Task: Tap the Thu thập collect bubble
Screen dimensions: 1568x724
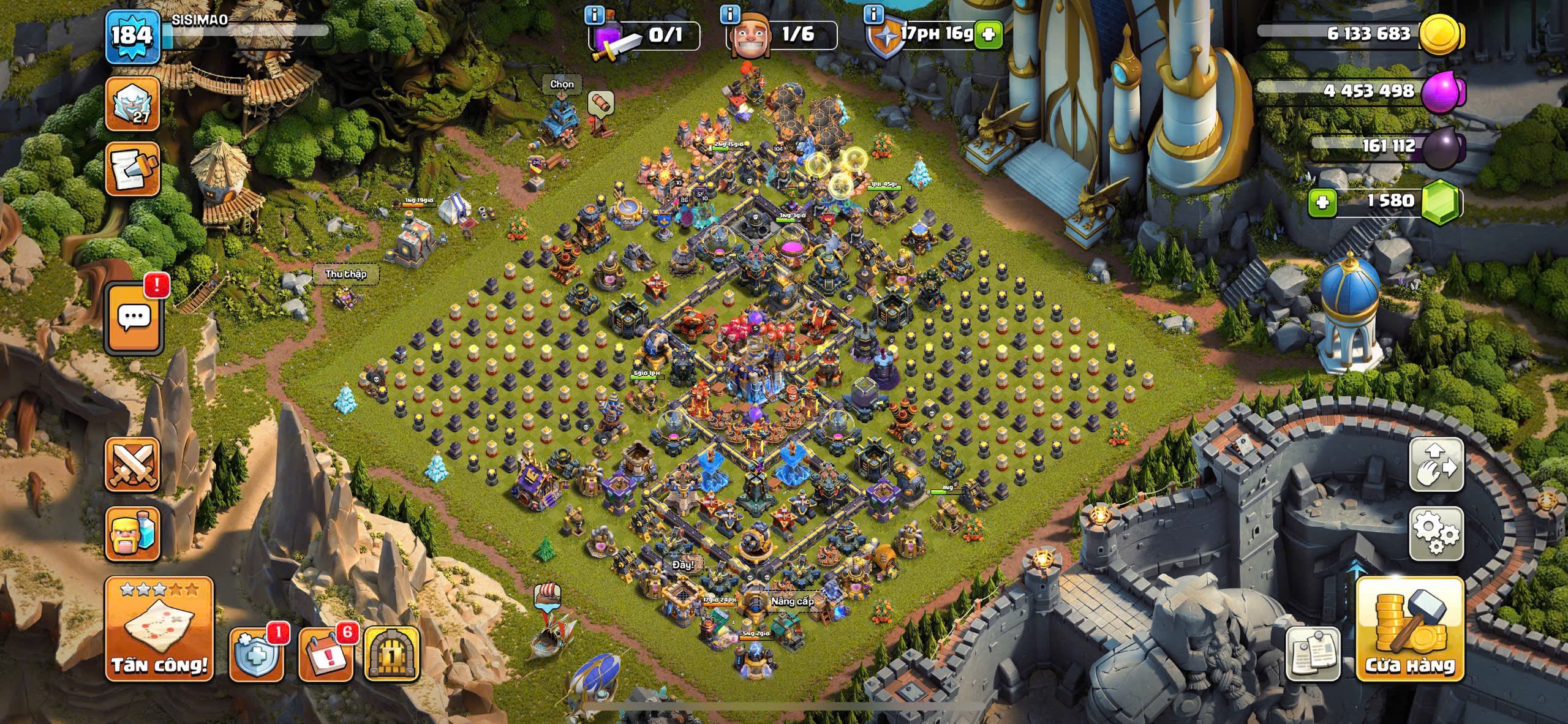Action: pos(346,274)
